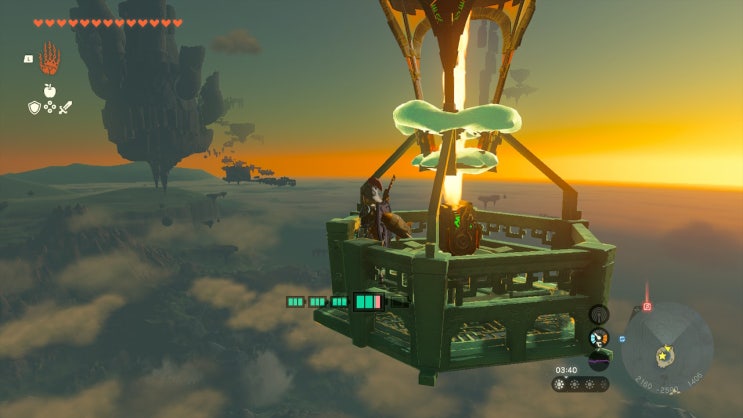
Task: Select the yellow star marker on minimap
Action: [x=660, y=354]
